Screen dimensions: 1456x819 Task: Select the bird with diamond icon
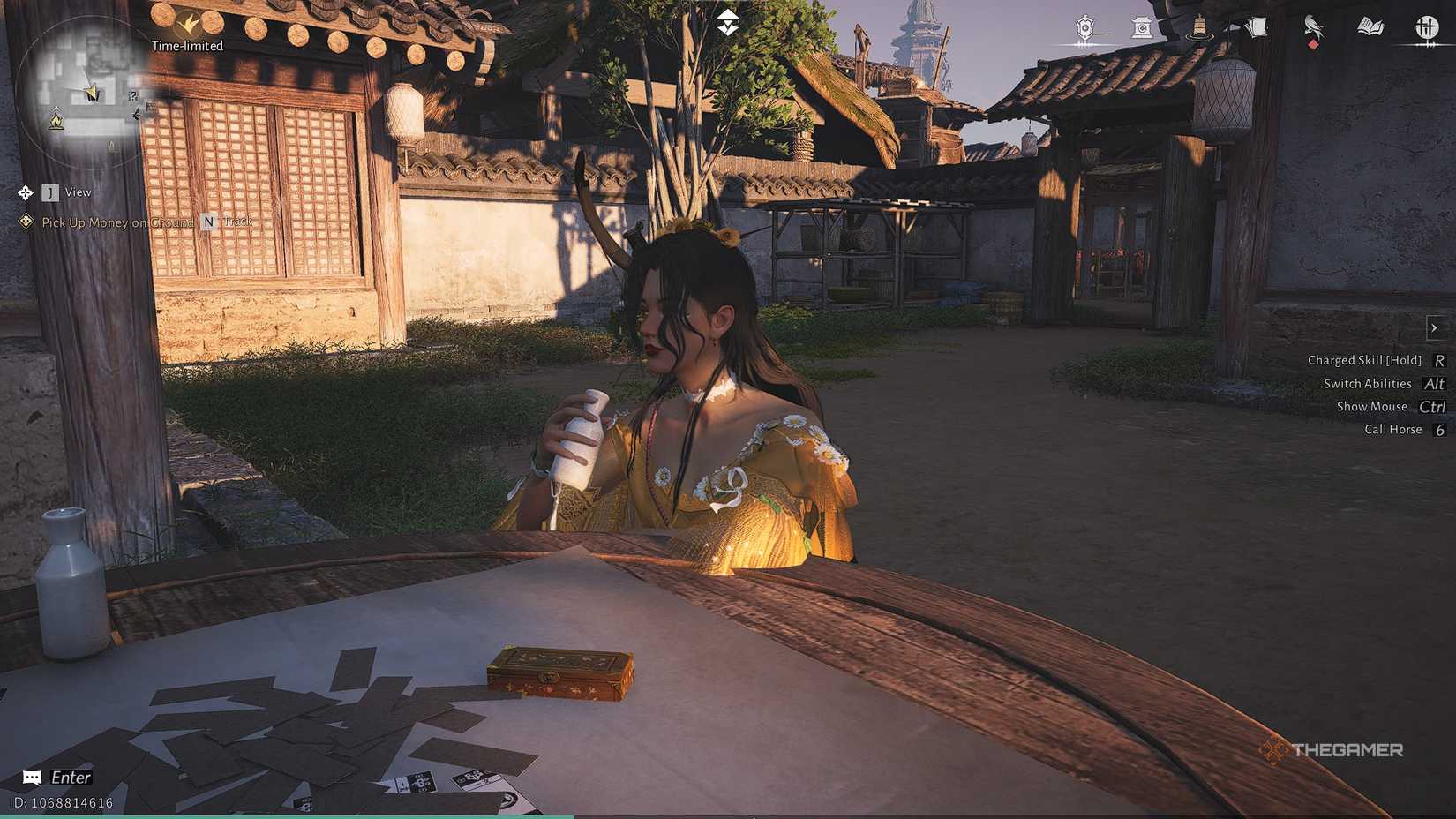1312,28
